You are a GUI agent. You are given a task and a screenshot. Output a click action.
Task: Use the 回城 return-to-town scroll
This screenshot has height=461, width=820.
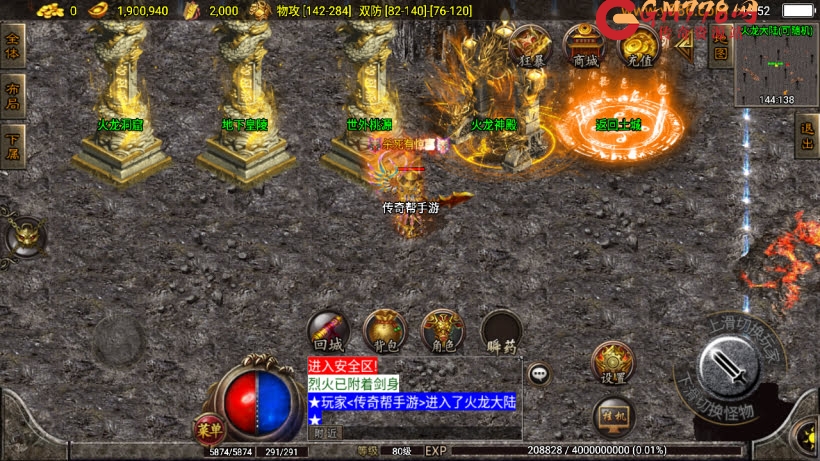328,331
